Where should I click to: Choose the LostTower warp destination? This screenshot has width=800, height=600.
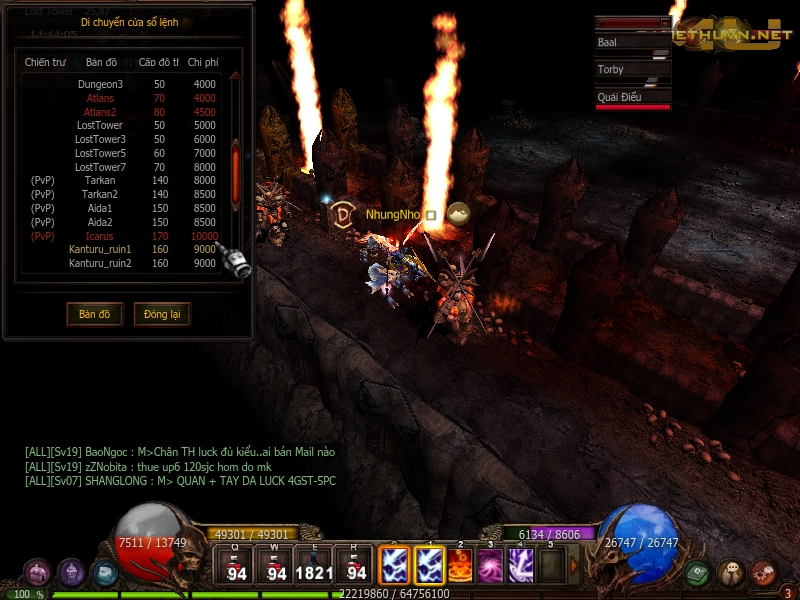point(100,125)
